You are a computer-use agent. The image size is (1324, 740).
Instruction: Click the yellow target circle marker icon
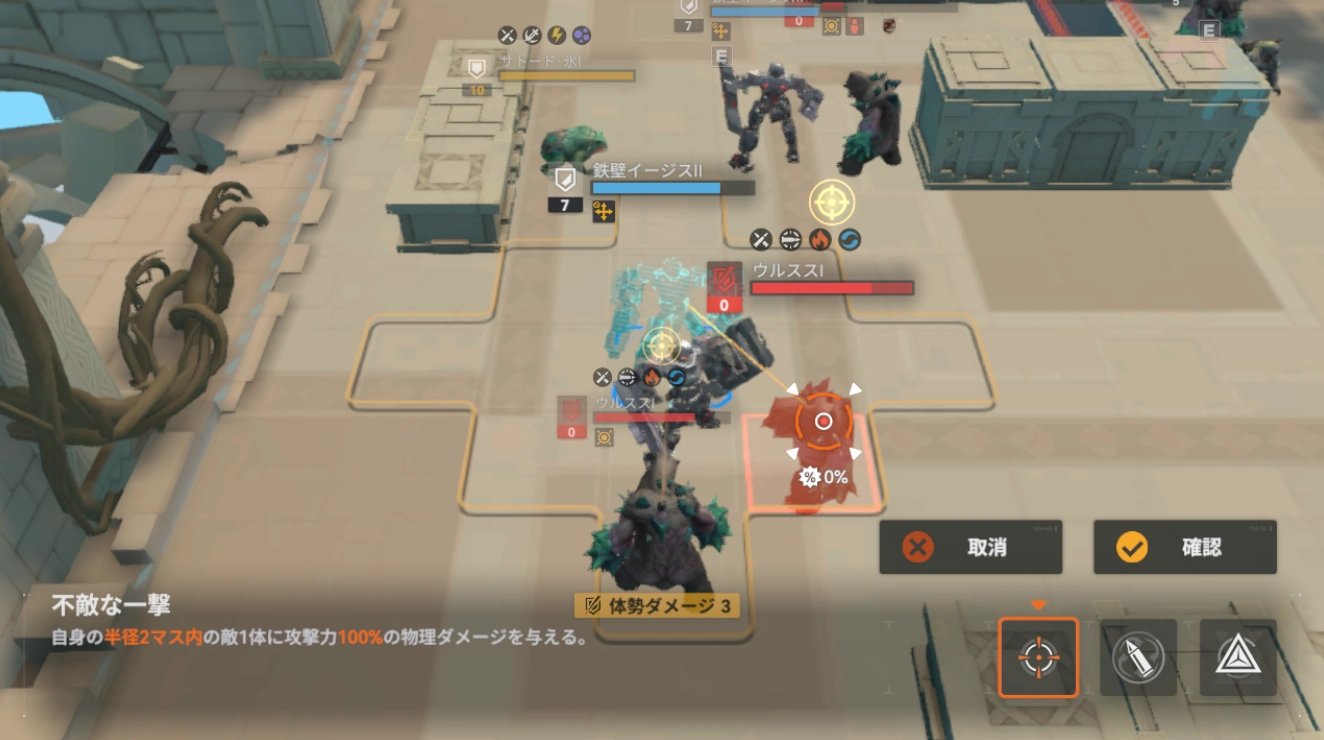(x=830, y=202)
